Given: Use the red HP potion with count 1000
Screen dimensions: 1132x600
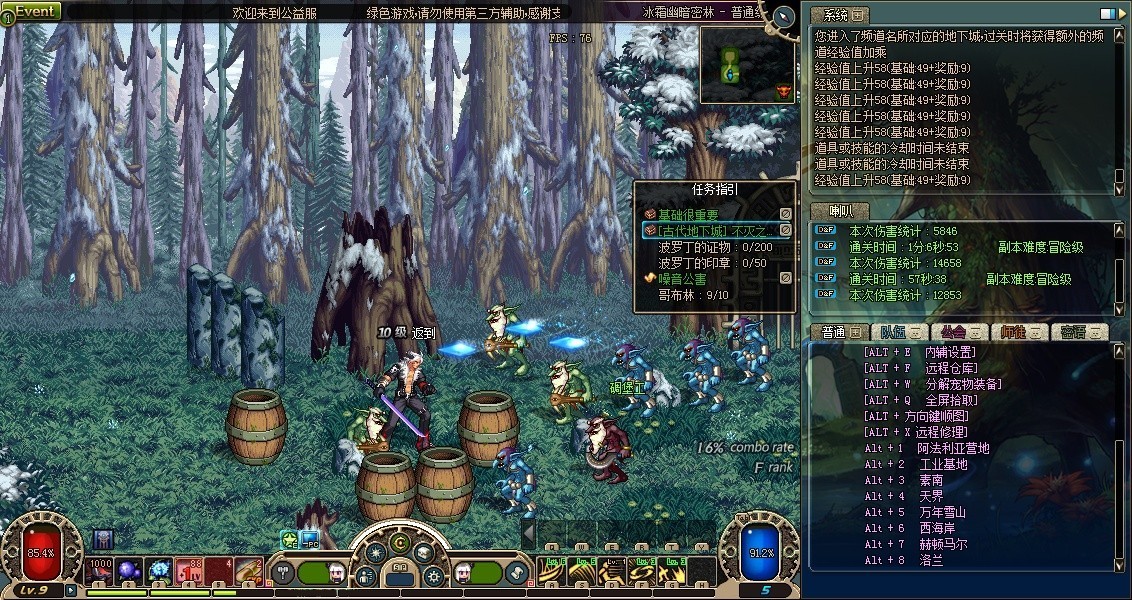Looking at the screenshot, I should click(x=100, y=571).
